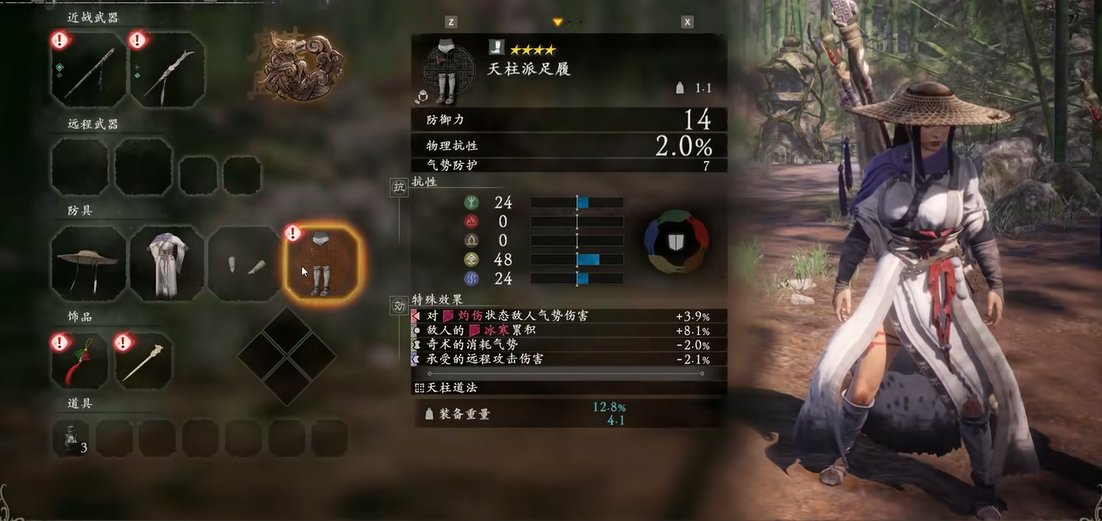
Task: Select the item slot holding three bottles
Action: tap(74, 438)
